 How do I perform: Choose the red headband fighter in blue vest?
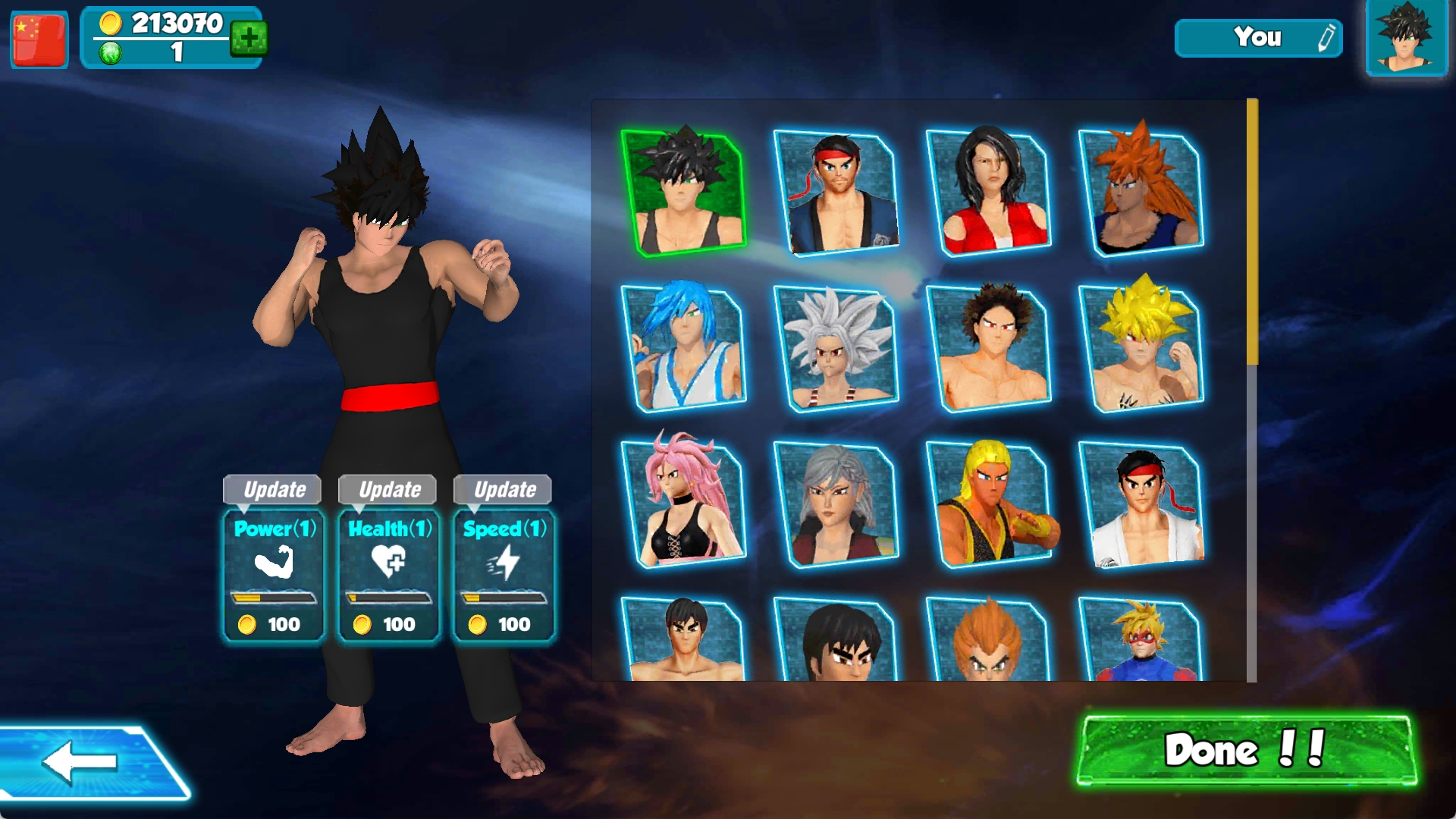pyautogui.click(x=836, y=193)
